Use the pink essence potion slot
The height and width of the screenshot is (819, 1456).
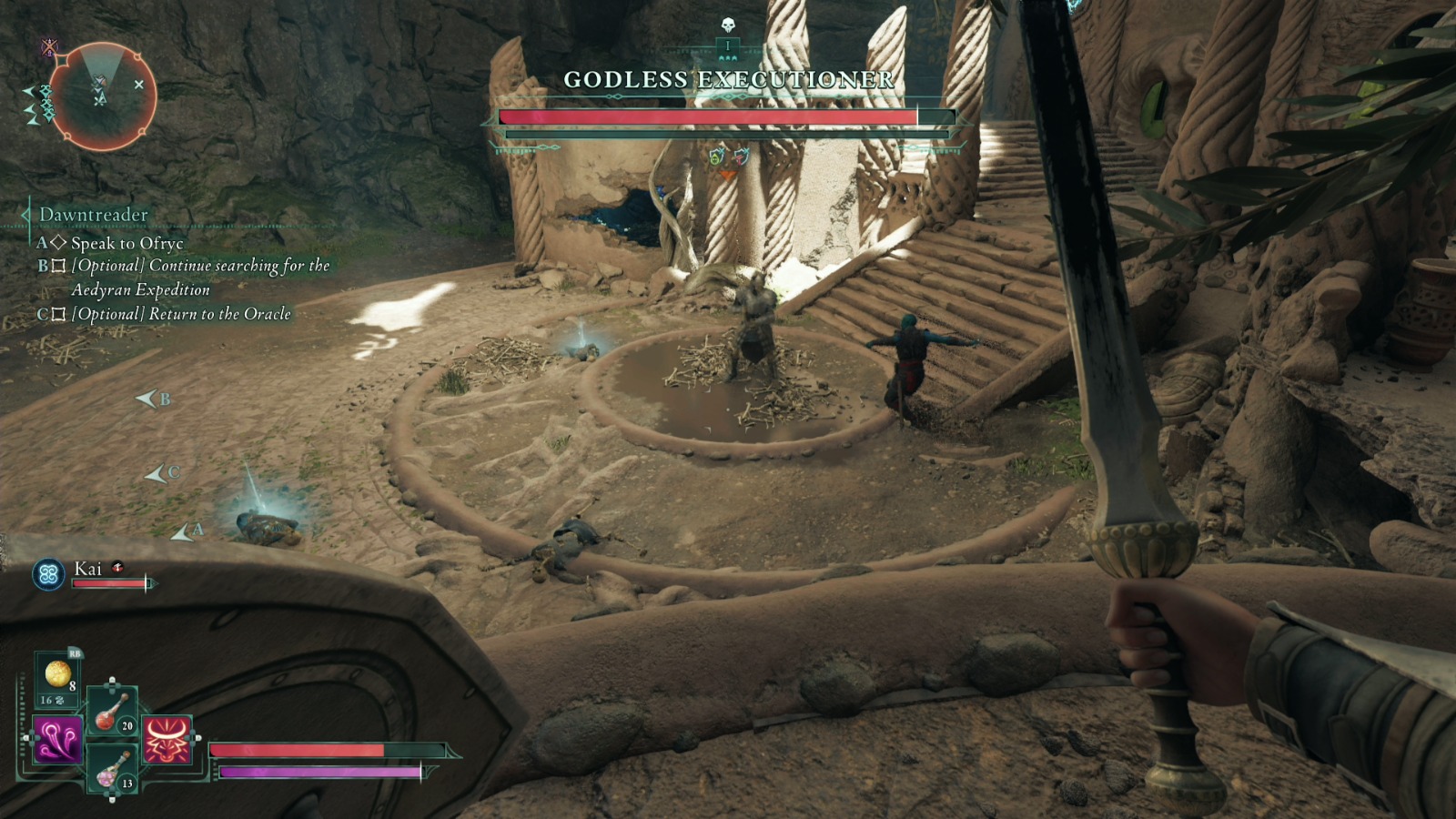[111, 769]
